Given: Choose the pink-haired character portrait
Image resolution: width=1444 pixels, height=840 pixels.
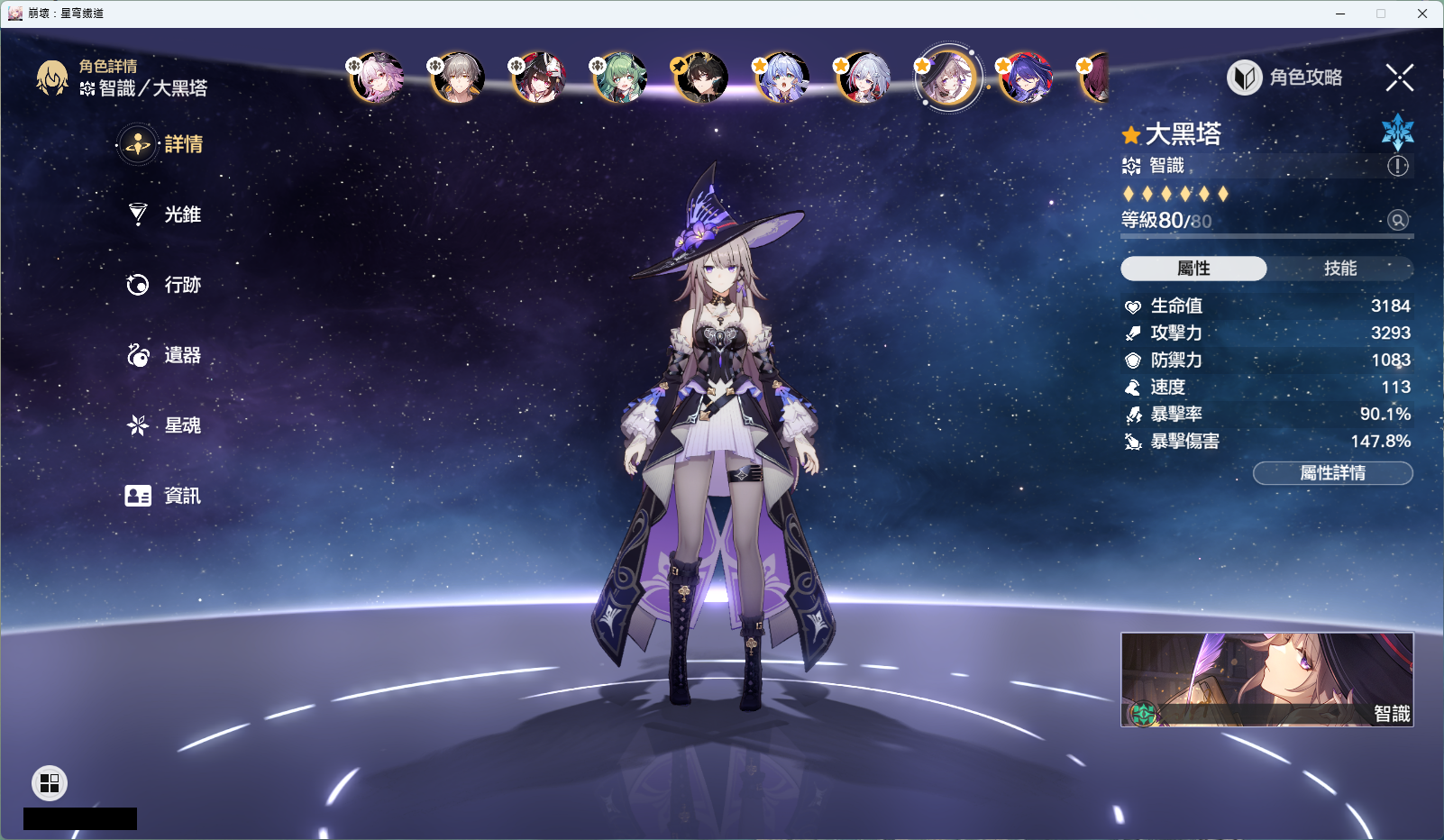Looking at the screenshot, I should click(376, 78).
